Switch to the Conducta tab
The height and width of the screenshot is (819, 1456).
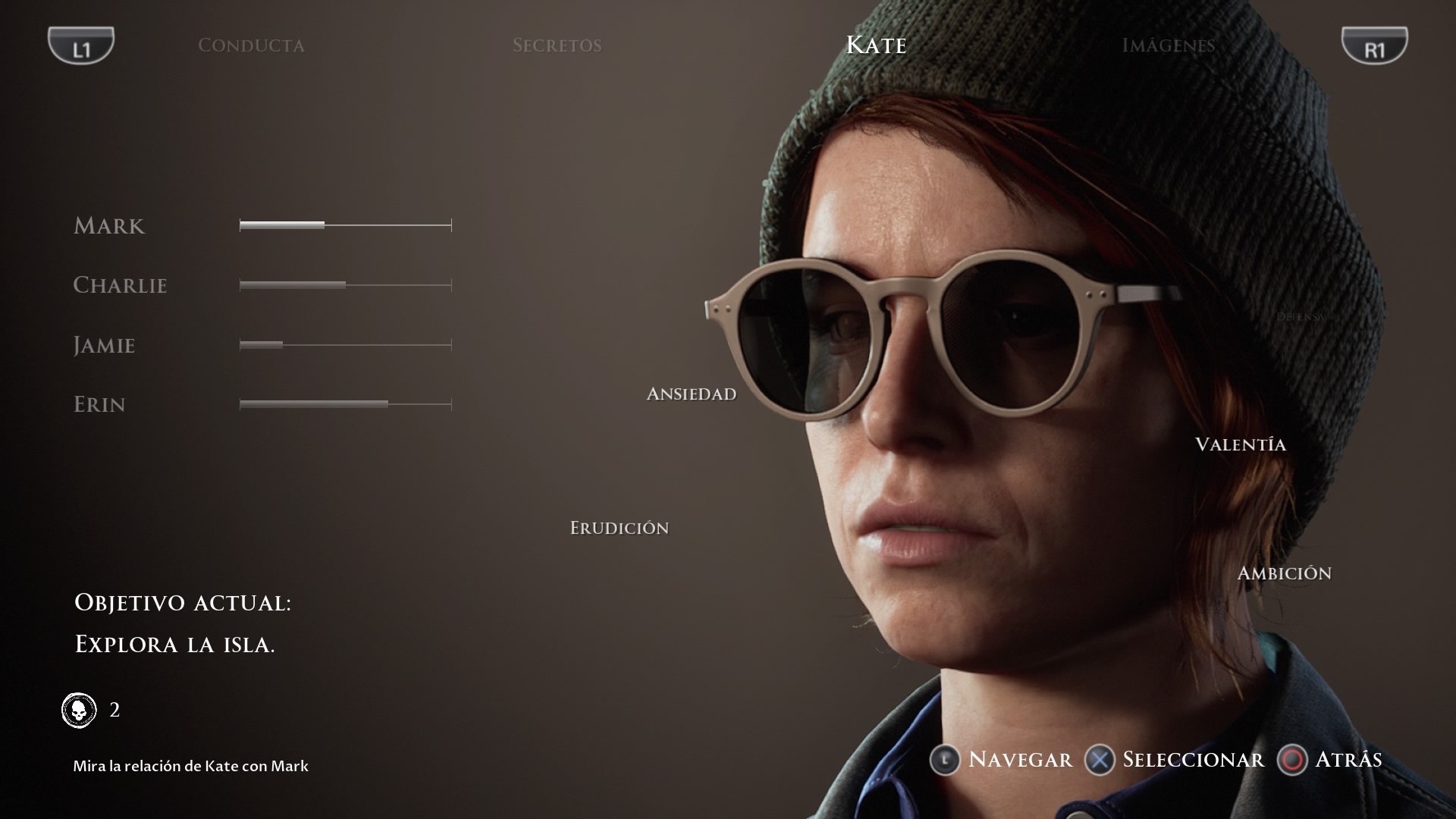251,45
